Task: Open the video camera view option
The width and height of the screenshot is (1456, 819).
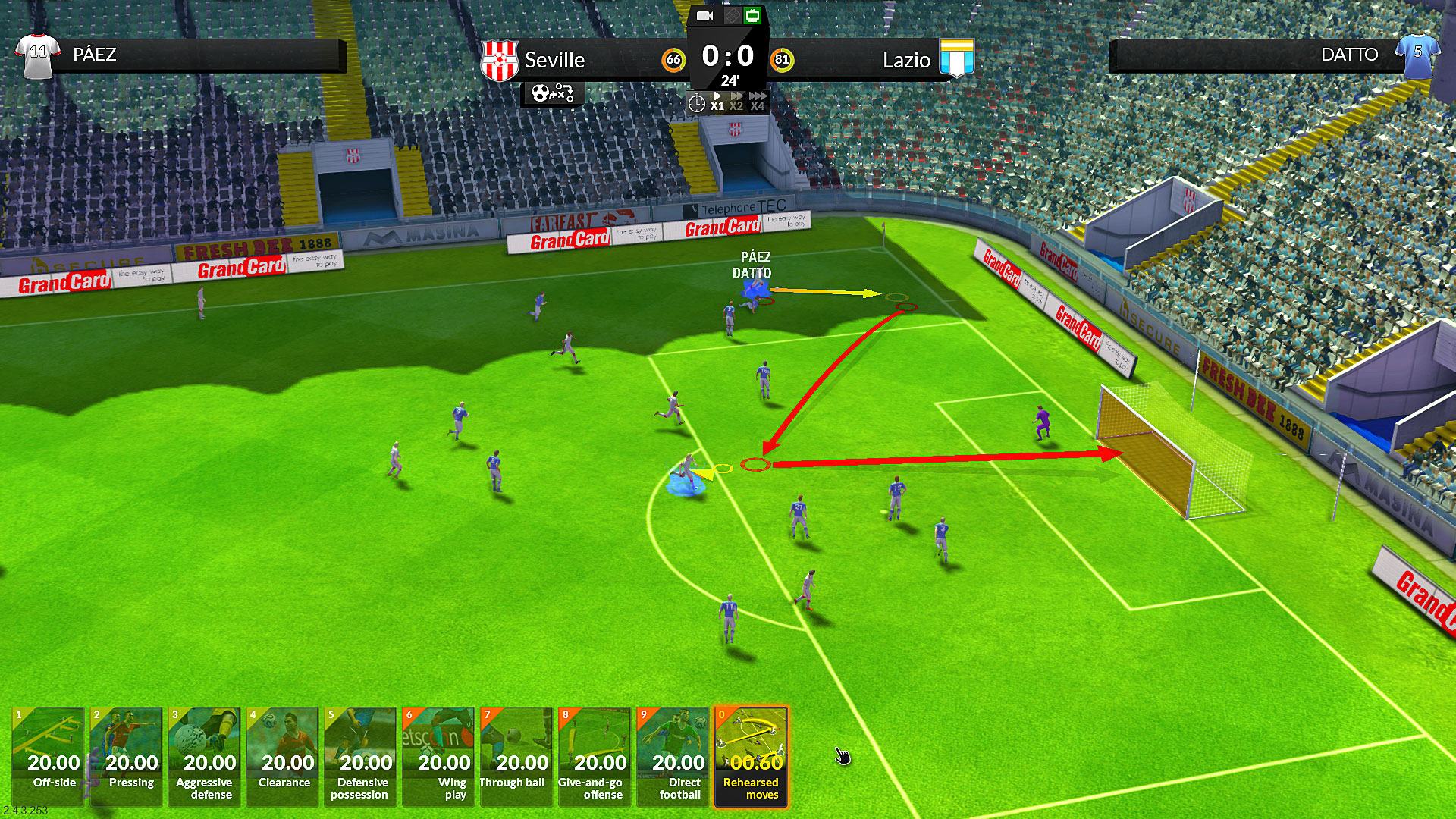Action: (x=705, y=16)
